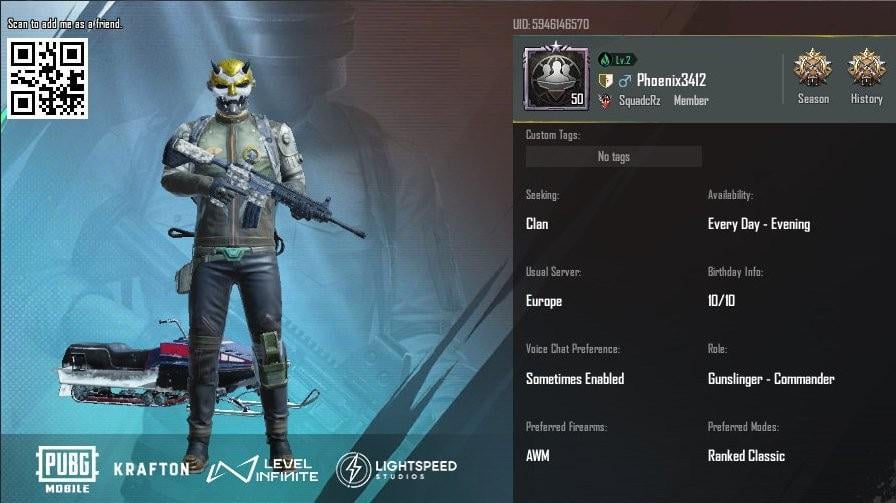Select the Usual Server Europe entry
This screenshot has height=503, width=896.
(544, 301)
